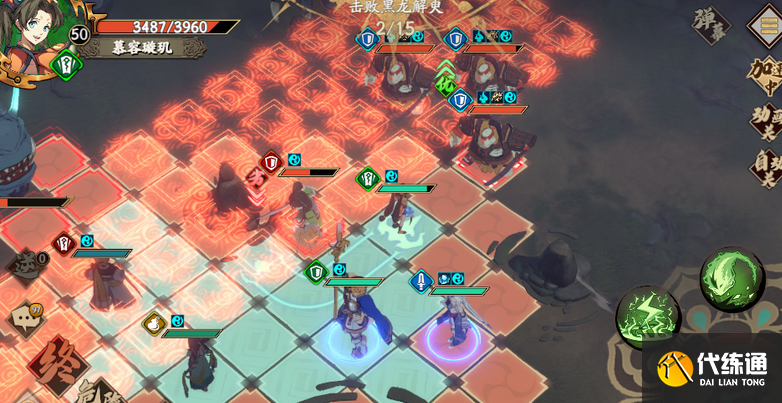Viewport: 782px width, 403px height.
Task: Toggle the 动画 animation on/off button
Action: tap(765, 121)
